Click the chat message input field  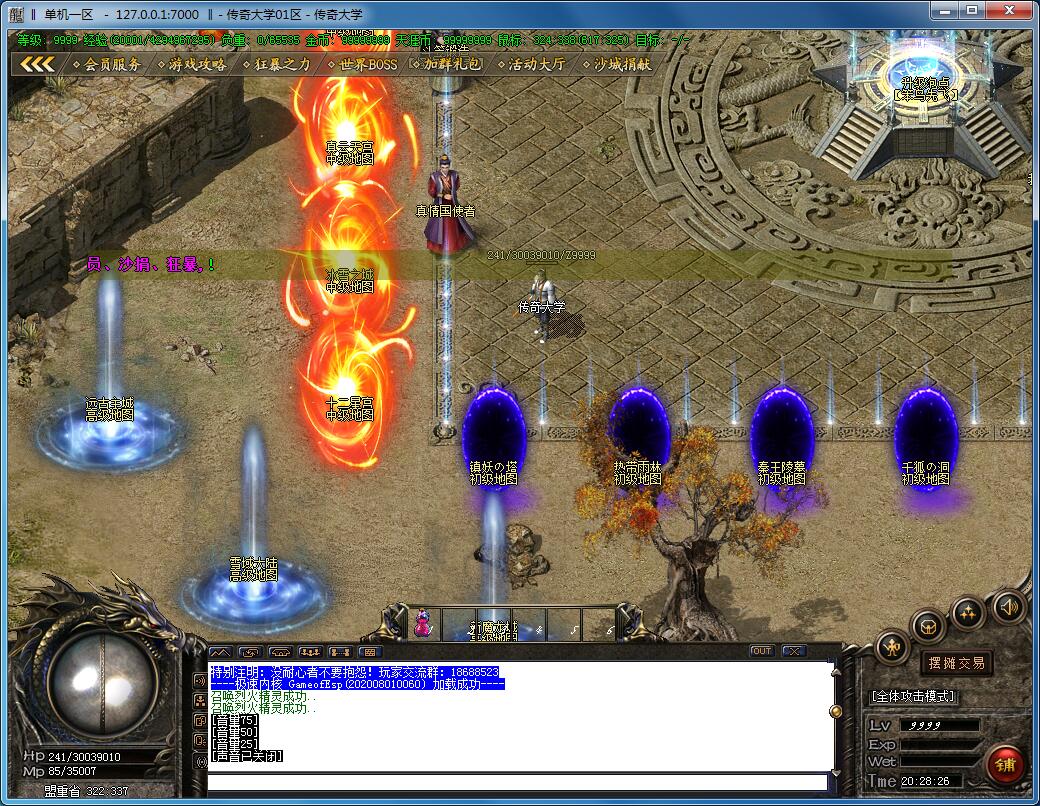[516, 781]
